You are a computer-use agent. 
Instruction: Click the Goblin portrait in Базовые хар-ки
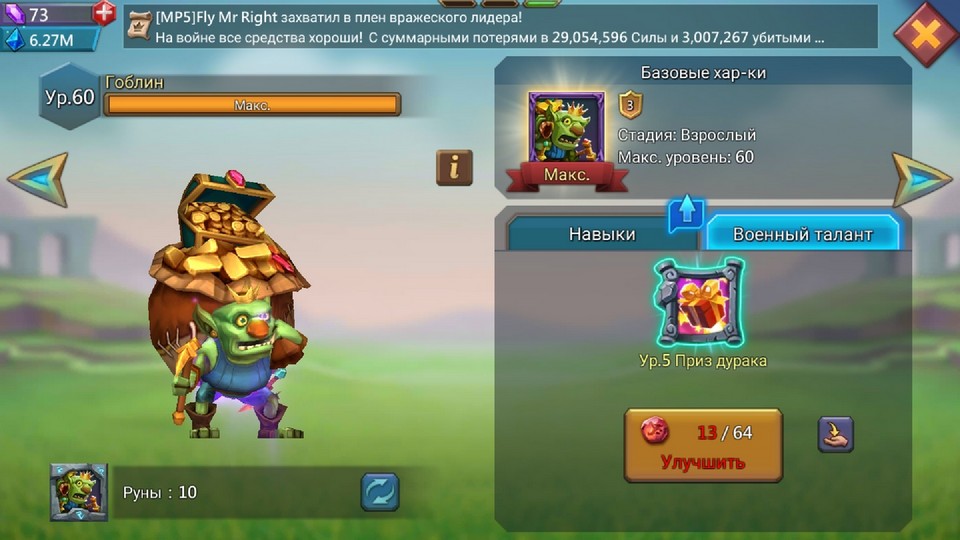566,128
